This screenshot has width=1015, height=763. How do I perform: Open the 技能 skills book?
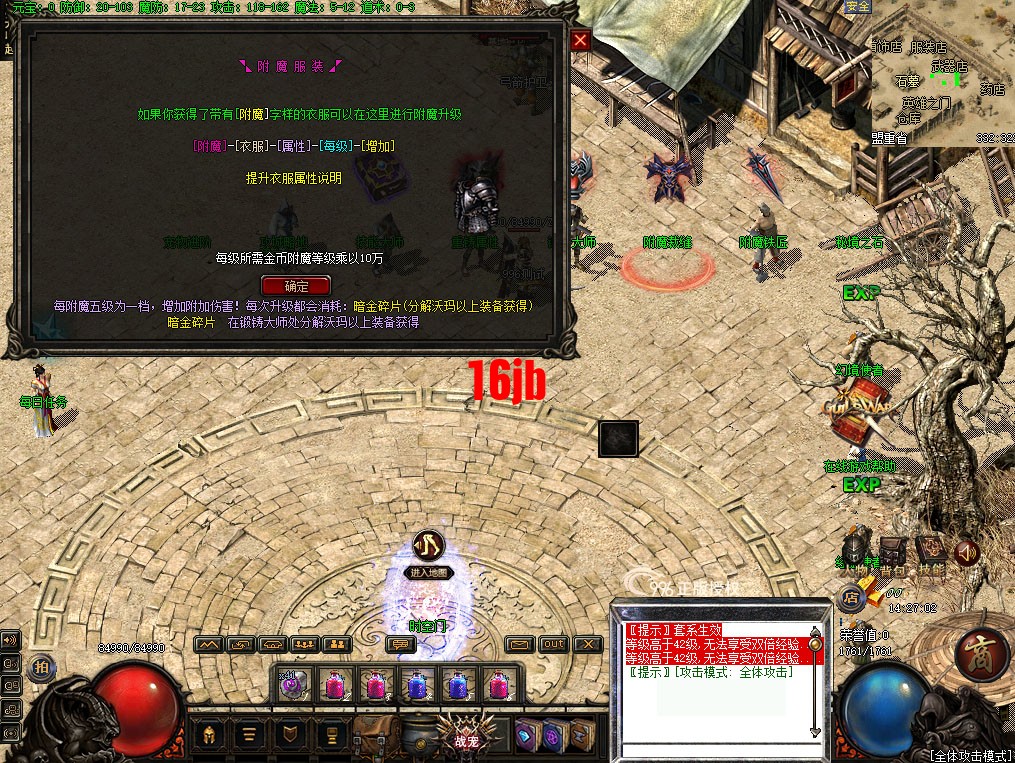tap(930, 550)
